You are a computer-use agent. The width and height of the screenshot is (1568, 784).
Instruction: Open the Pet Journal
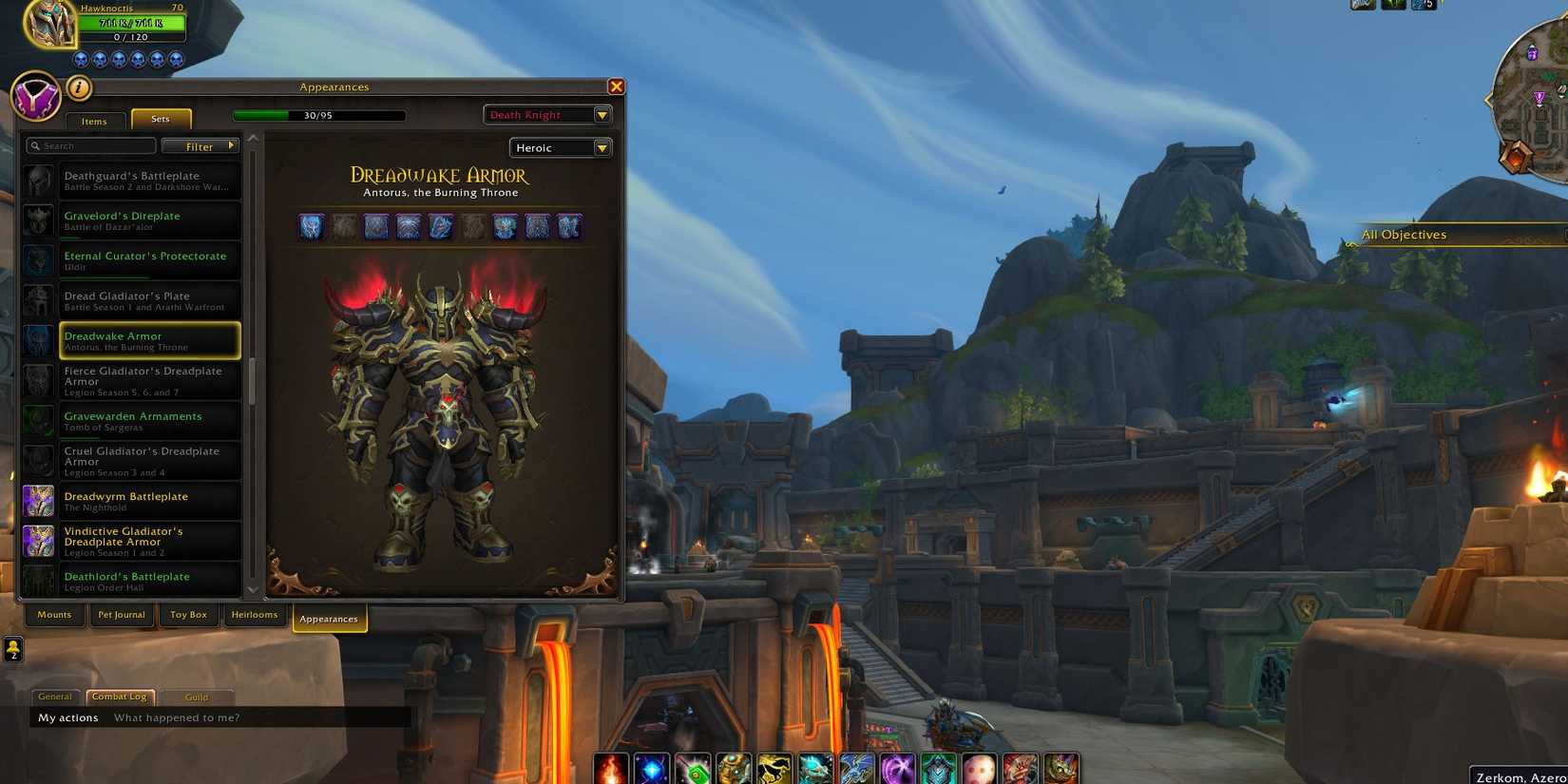[x=121, y=615]
